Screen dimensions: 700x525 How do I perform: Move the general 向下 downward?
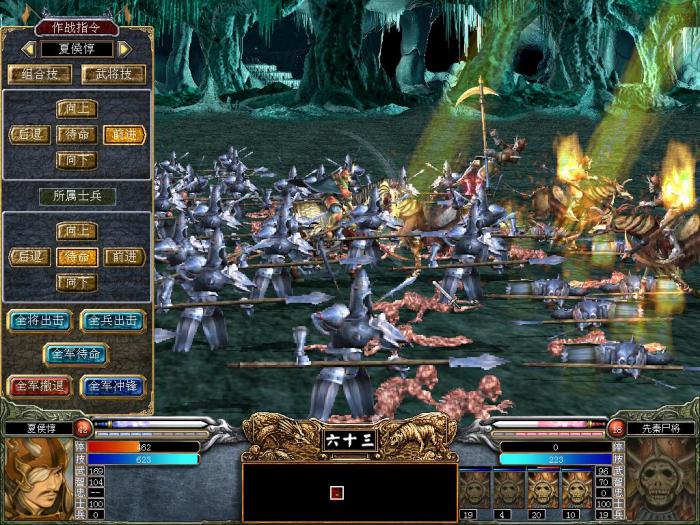[76, 159]
